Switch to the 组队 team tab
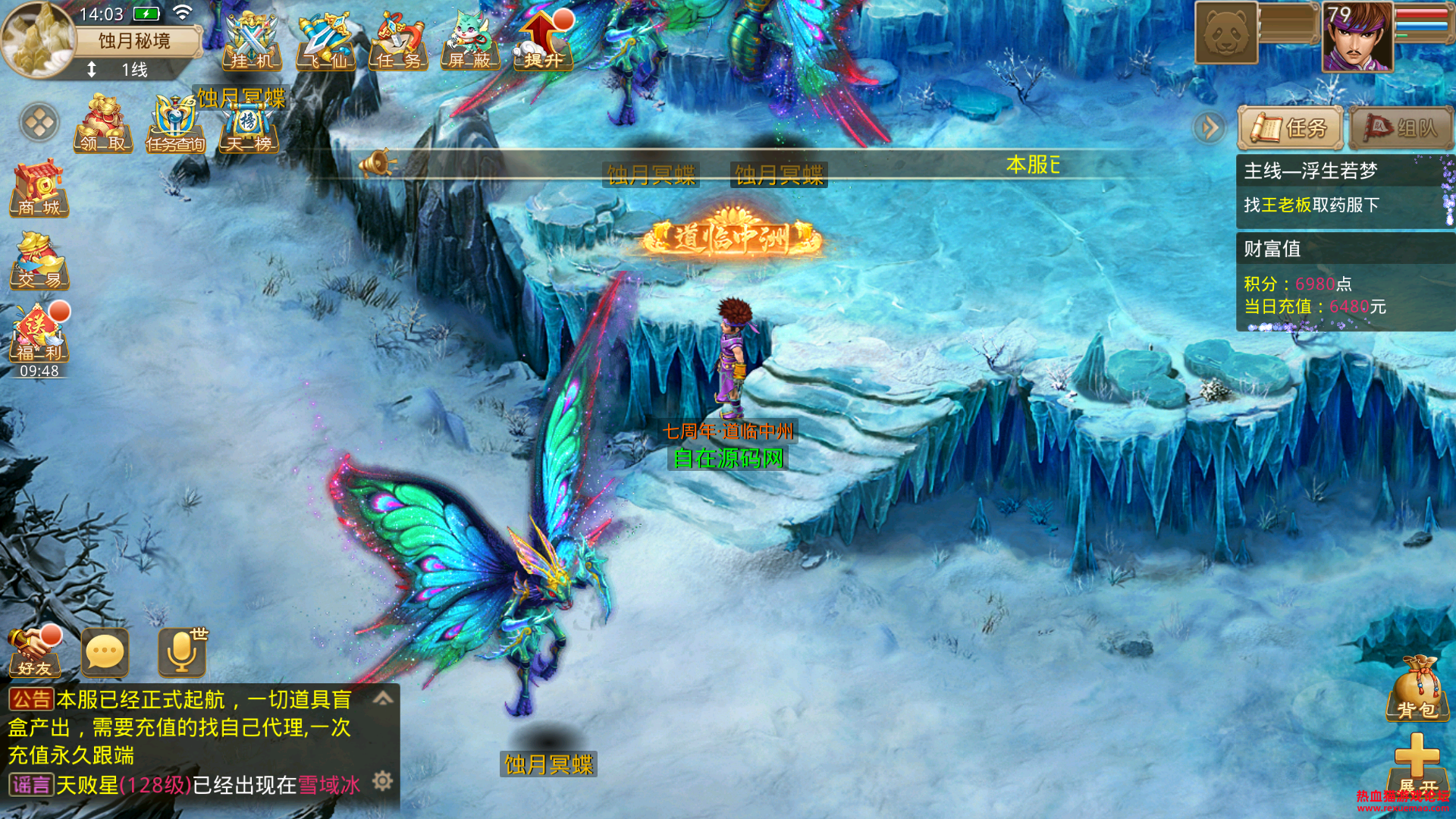 click(x=1401, y=128)
